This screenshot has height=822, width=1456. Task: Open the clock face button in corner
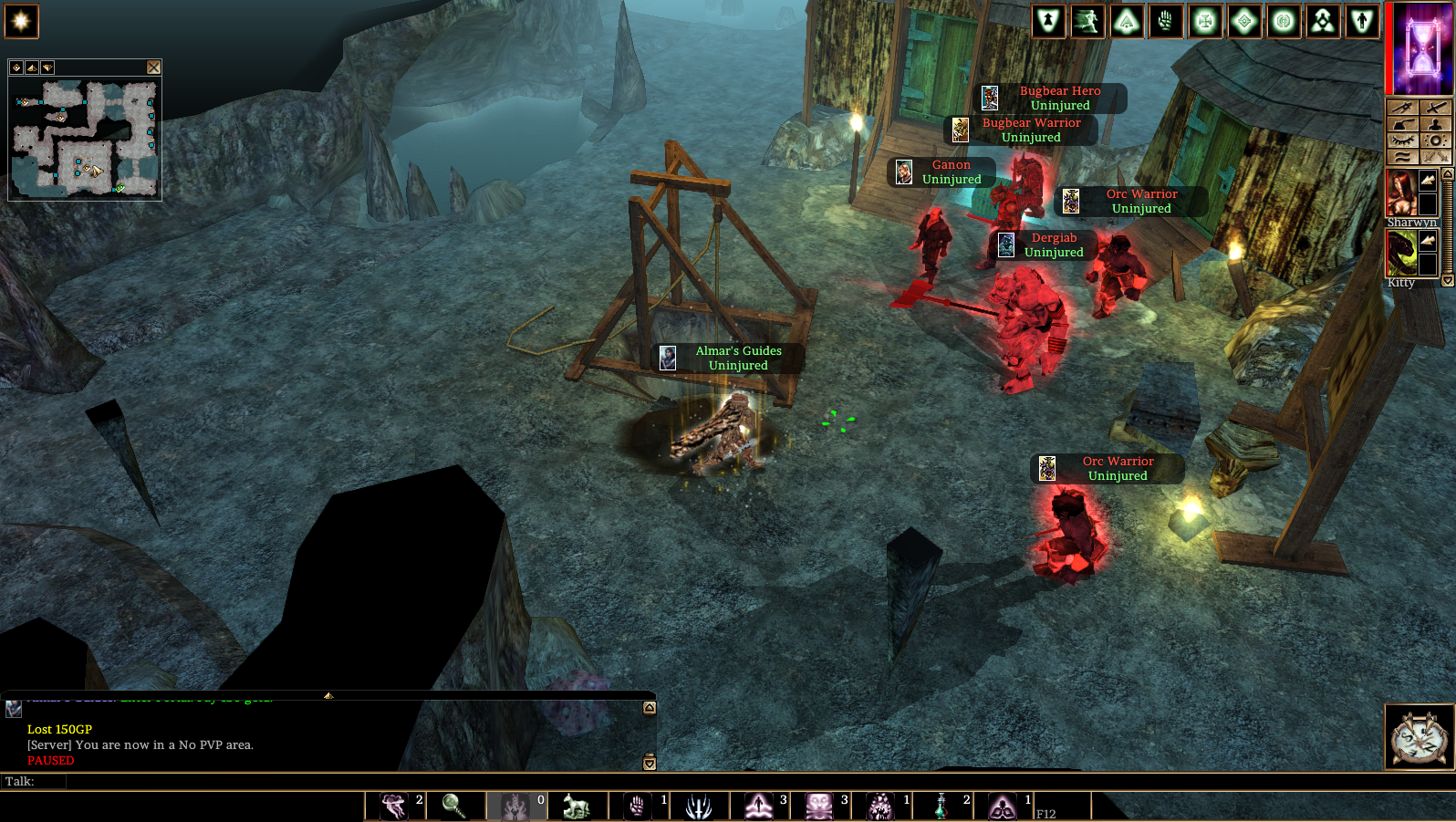(1420, 737)
